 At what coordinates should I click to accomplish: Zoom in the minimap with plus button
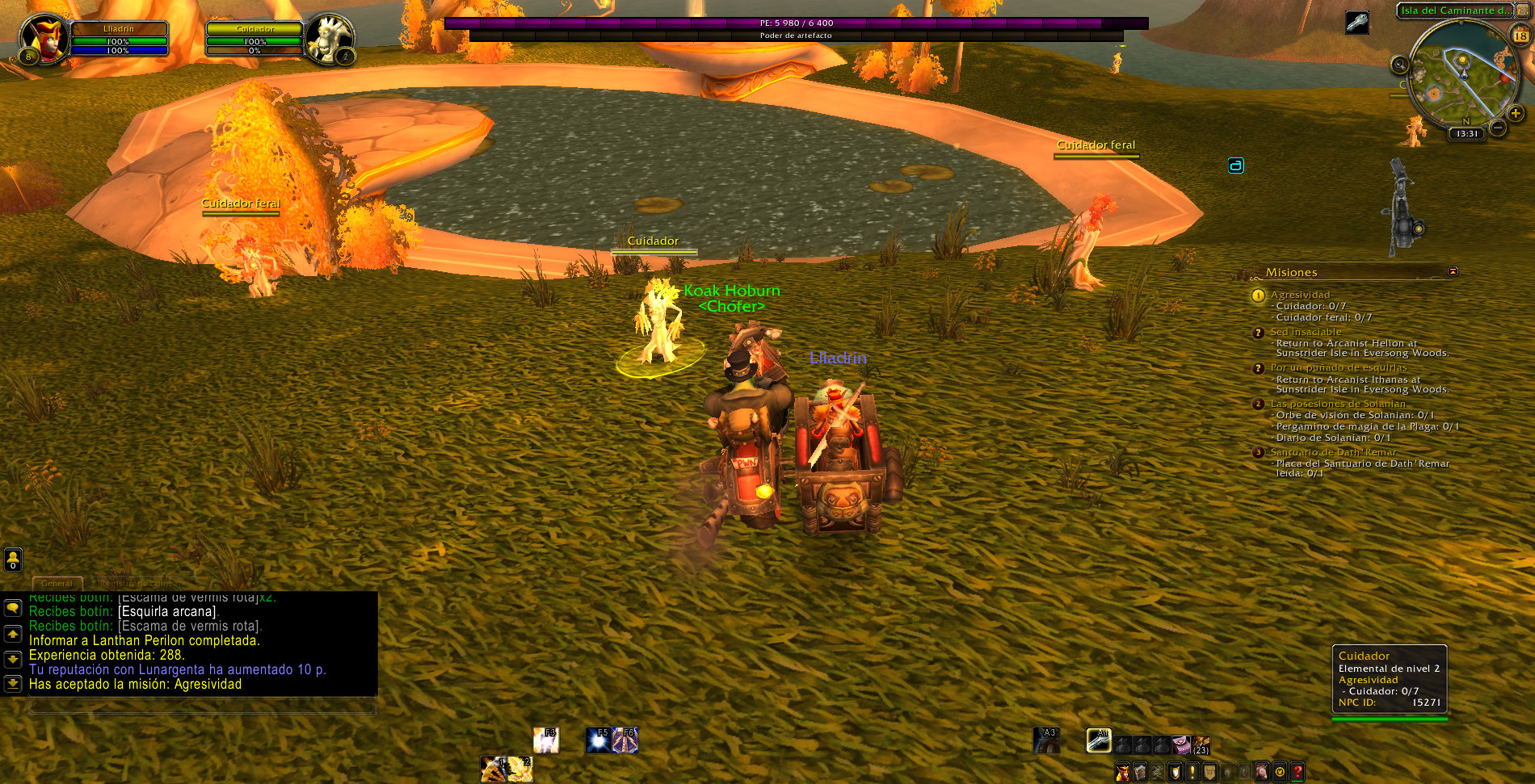coord(1516,114)
